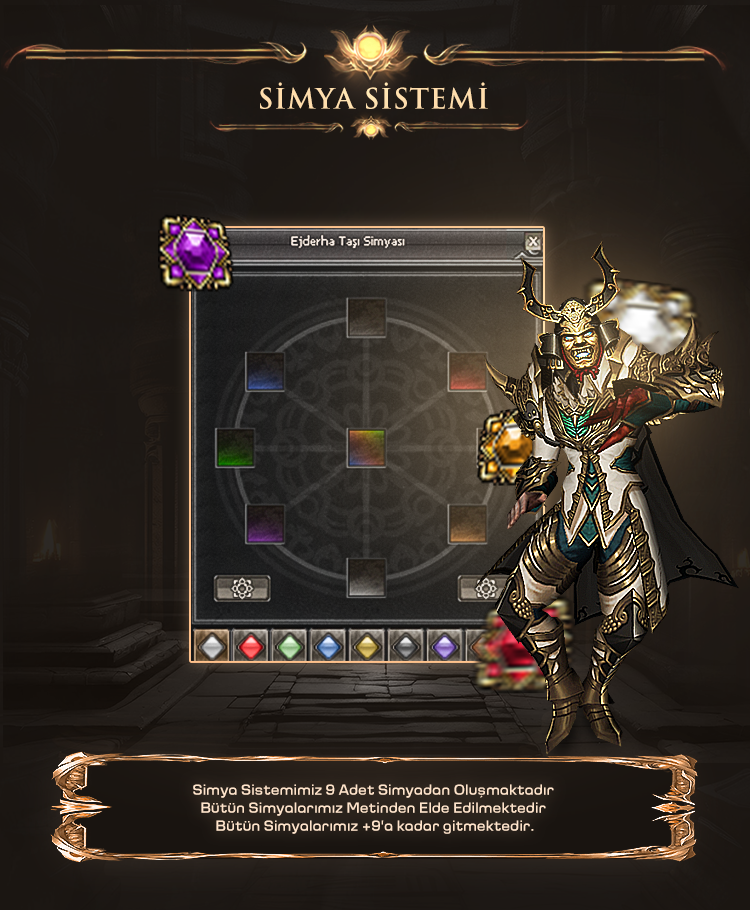Switch to the white diamond tab
The image size is (750, 910).
pos(211,647)
